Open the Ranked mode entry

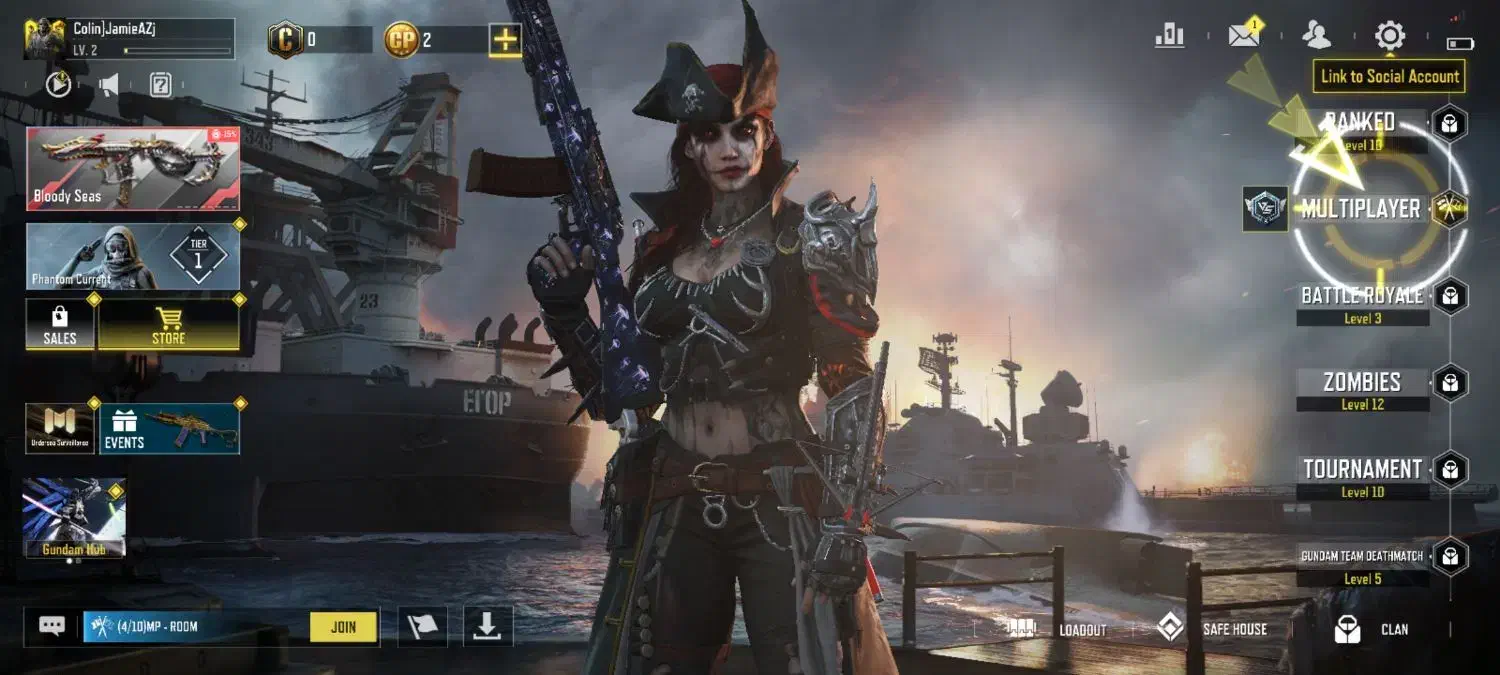(1361, 124)
